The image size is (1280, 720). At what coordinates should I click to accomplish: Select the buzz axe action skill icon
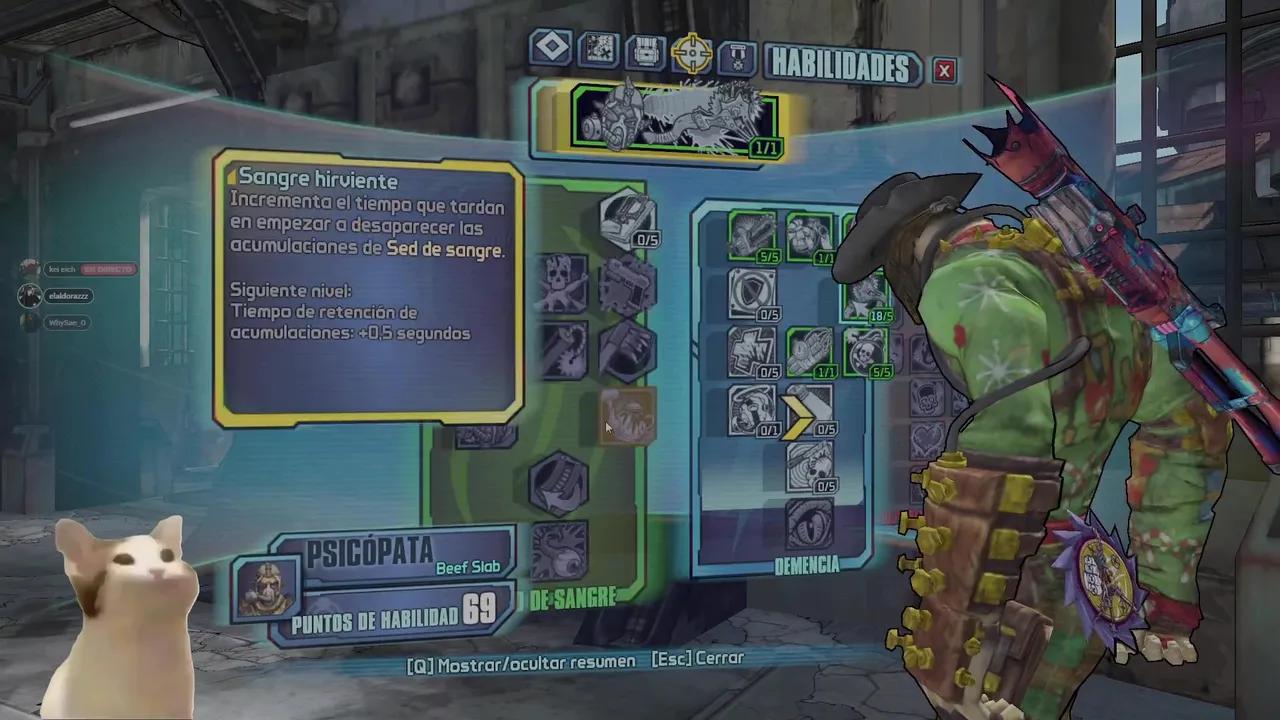[x=675, y=119]
